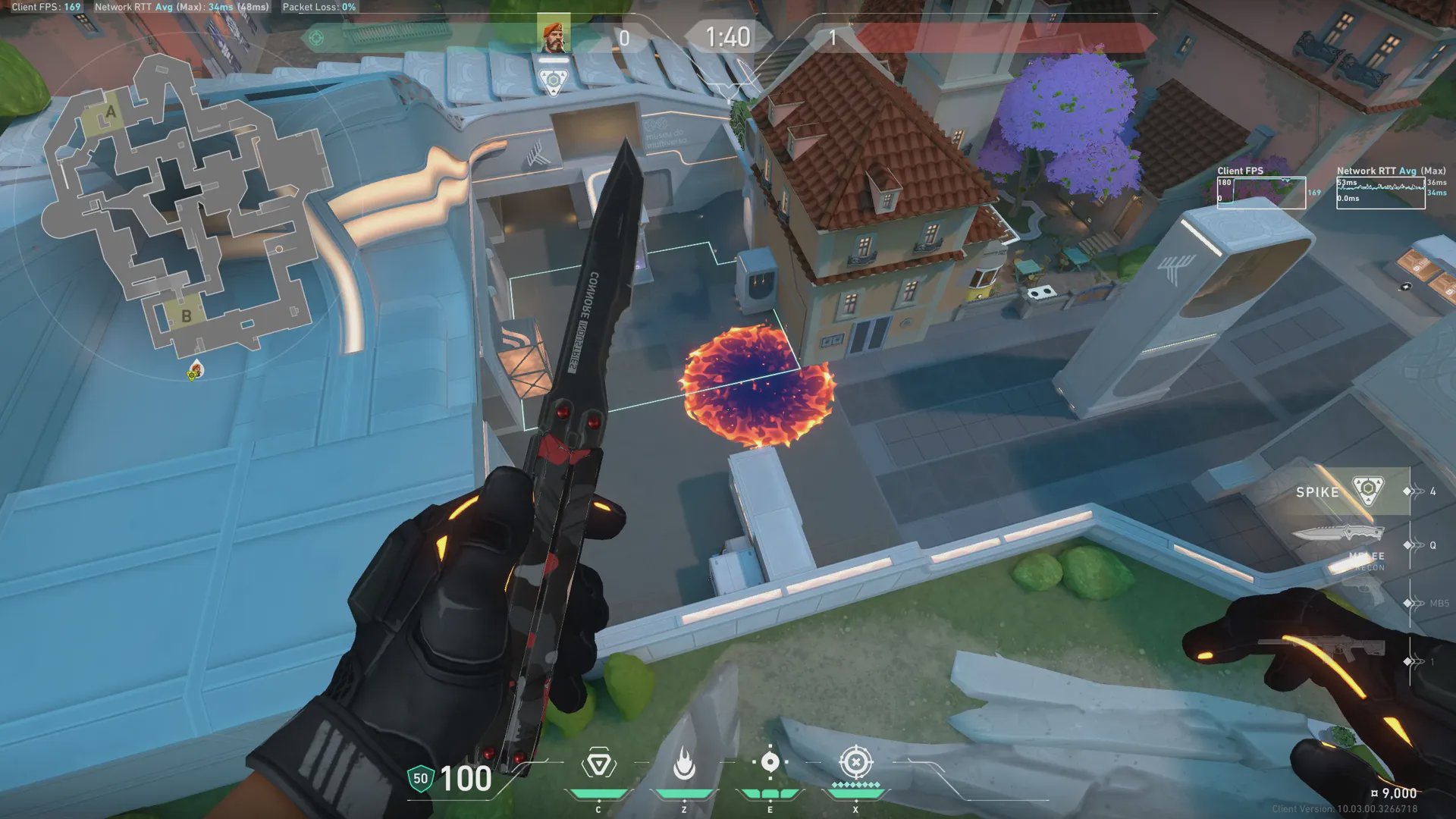Select the A site marker on minimap
Viewport: 1456px width, 819px height.
tap(111, 114)
